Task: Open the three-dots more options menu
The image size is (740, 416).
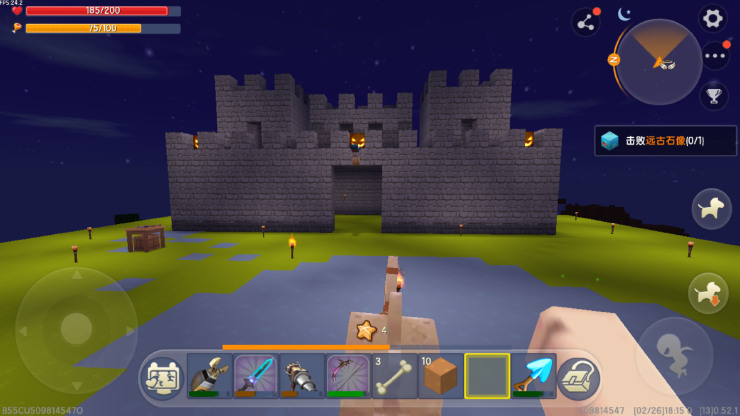Action: (715, 57)
